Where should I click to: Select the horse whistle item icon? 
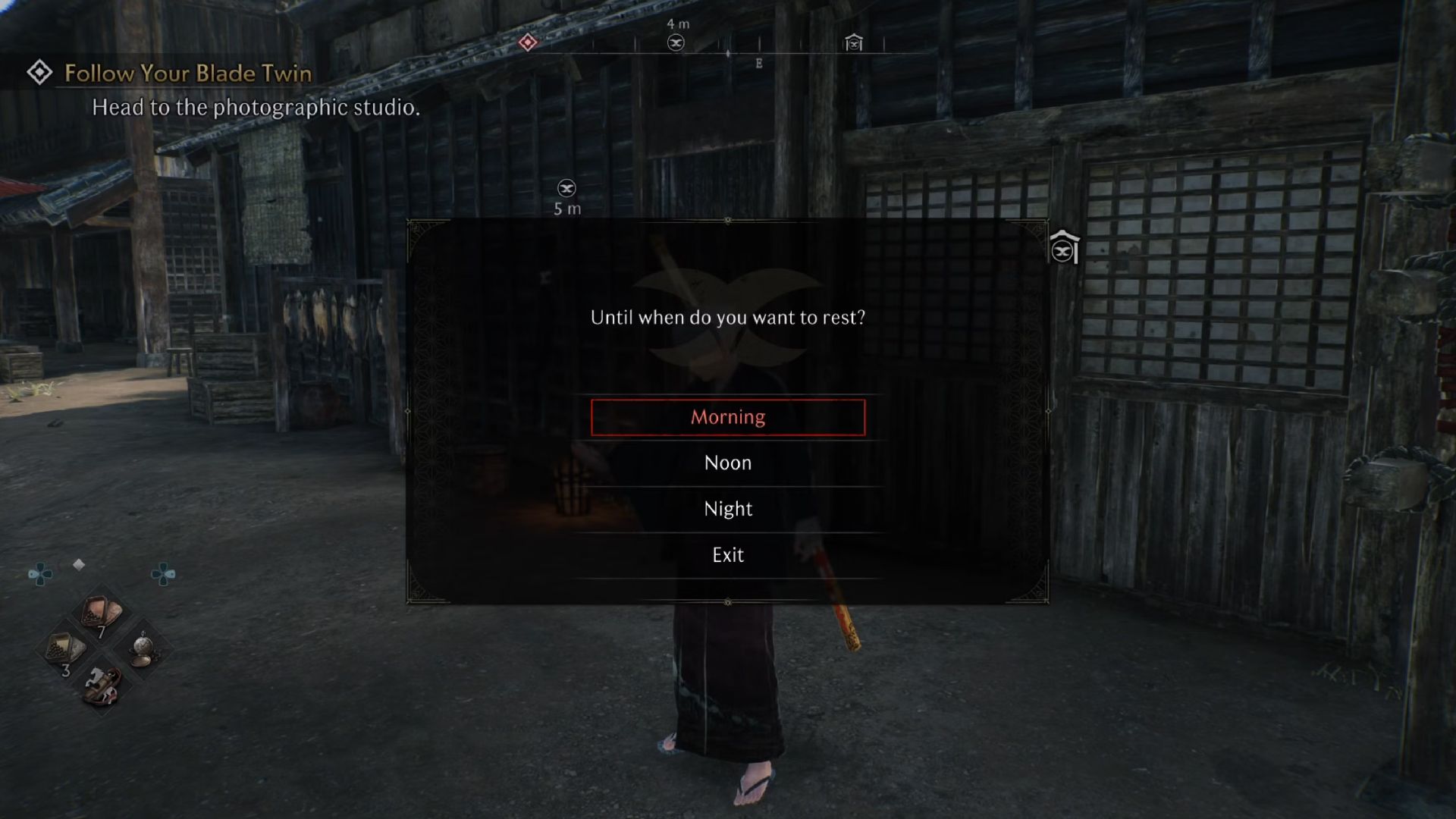[102, 683]
